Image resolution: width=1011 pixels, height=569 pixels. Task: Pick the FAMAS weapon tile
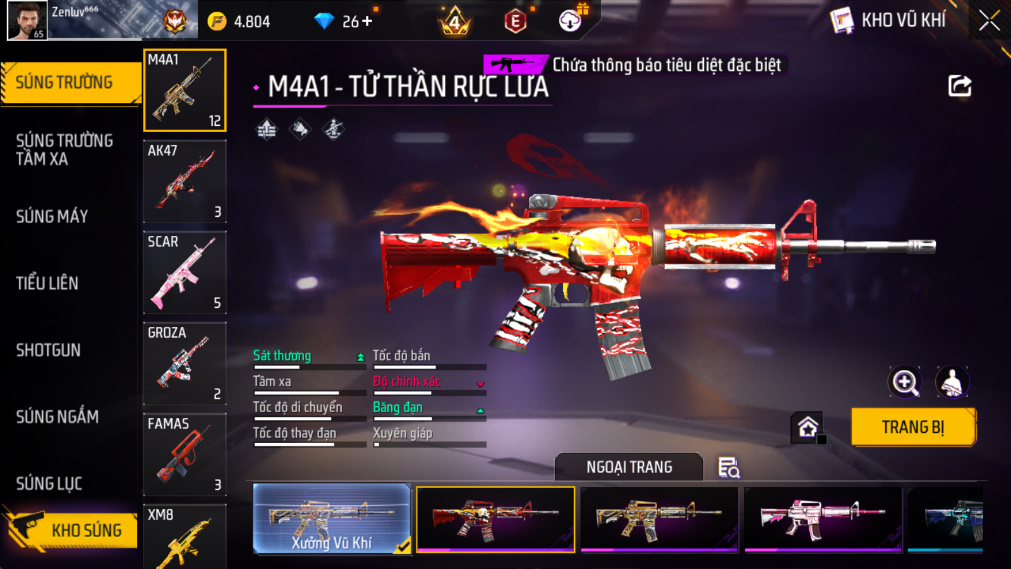pos(185,454)
